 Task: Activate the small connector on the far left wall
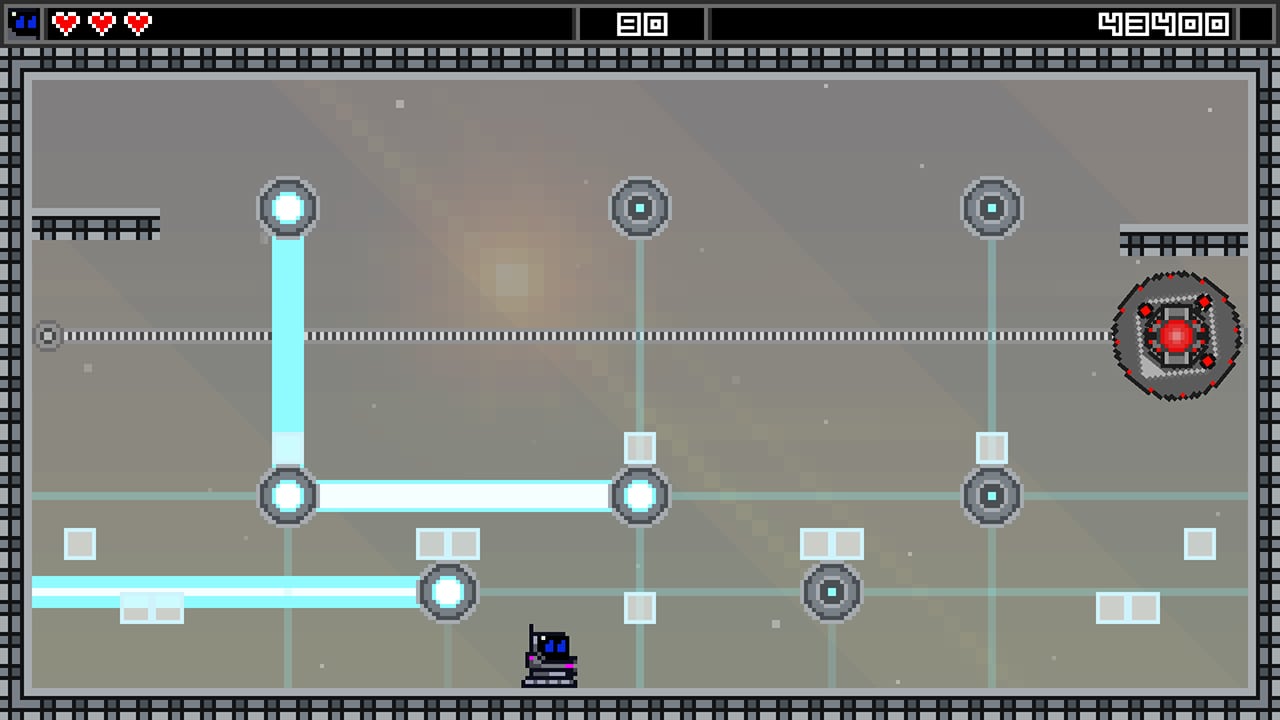[47, 335]
